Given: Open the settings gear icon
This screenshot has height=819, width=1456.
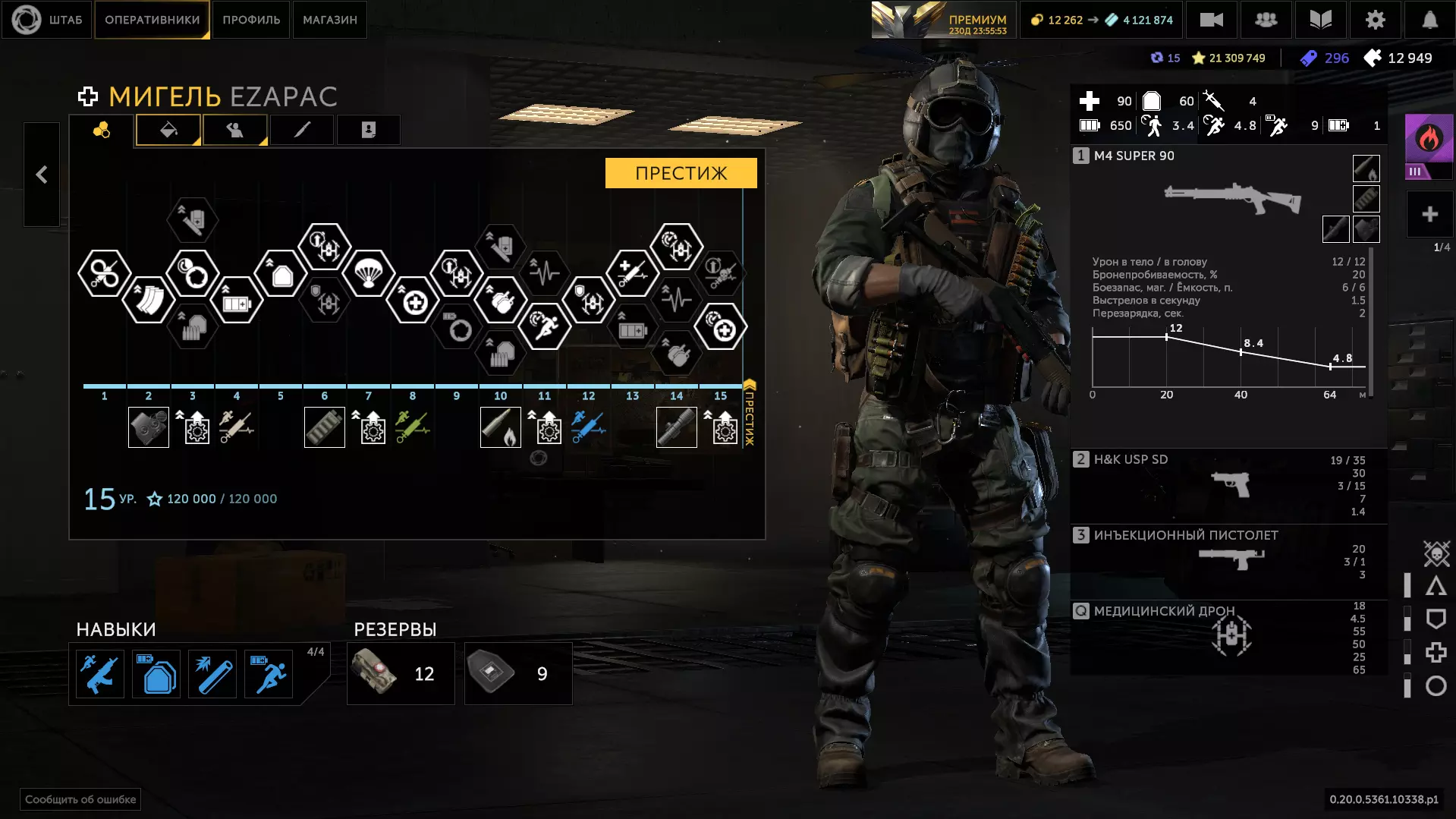Looking at the screenshot, I should [x=1375, y=20].
